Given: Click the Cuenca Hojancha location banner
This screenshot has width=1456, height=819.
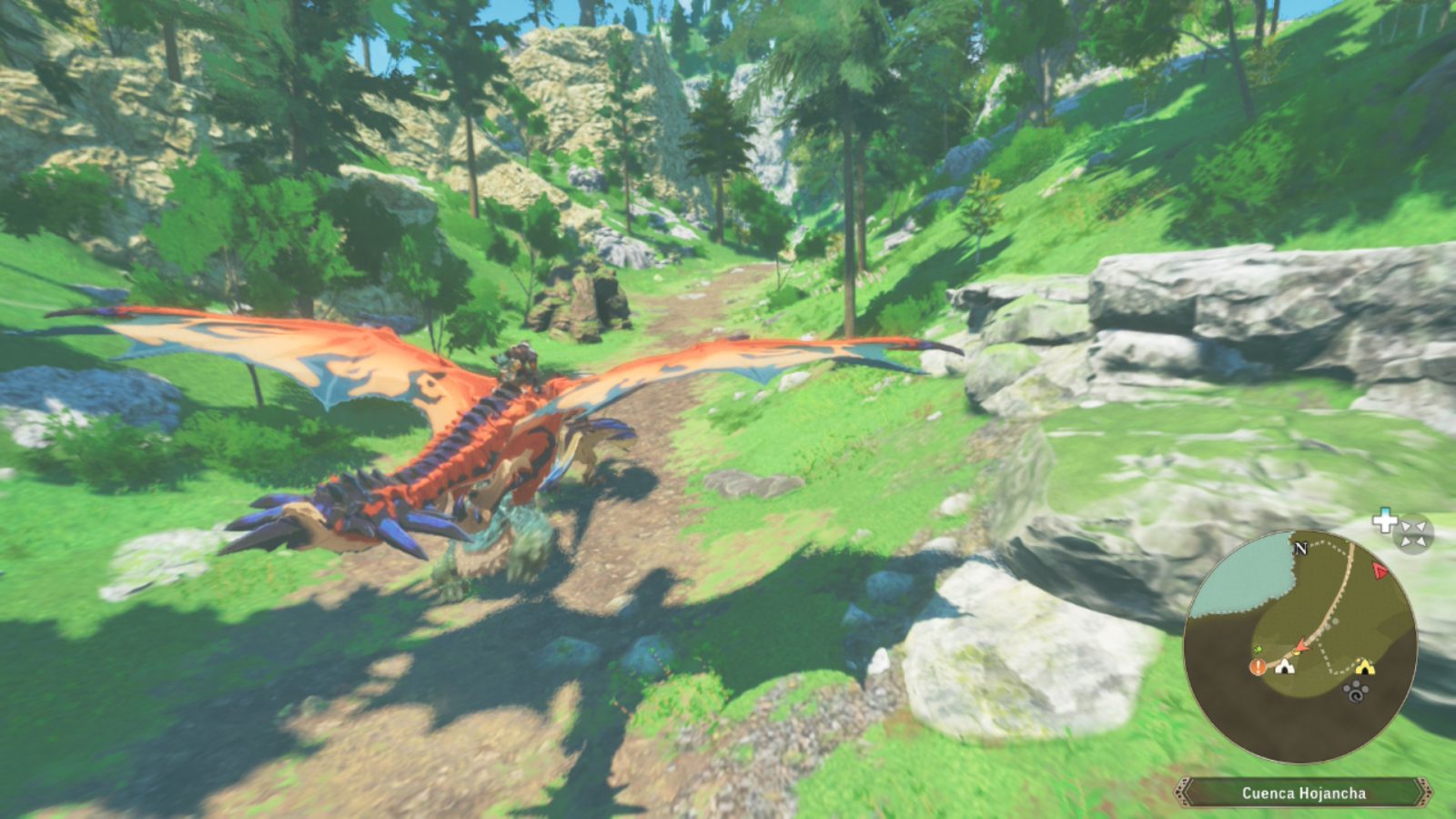Looking at the screenshot, I should coord(1304,794).
